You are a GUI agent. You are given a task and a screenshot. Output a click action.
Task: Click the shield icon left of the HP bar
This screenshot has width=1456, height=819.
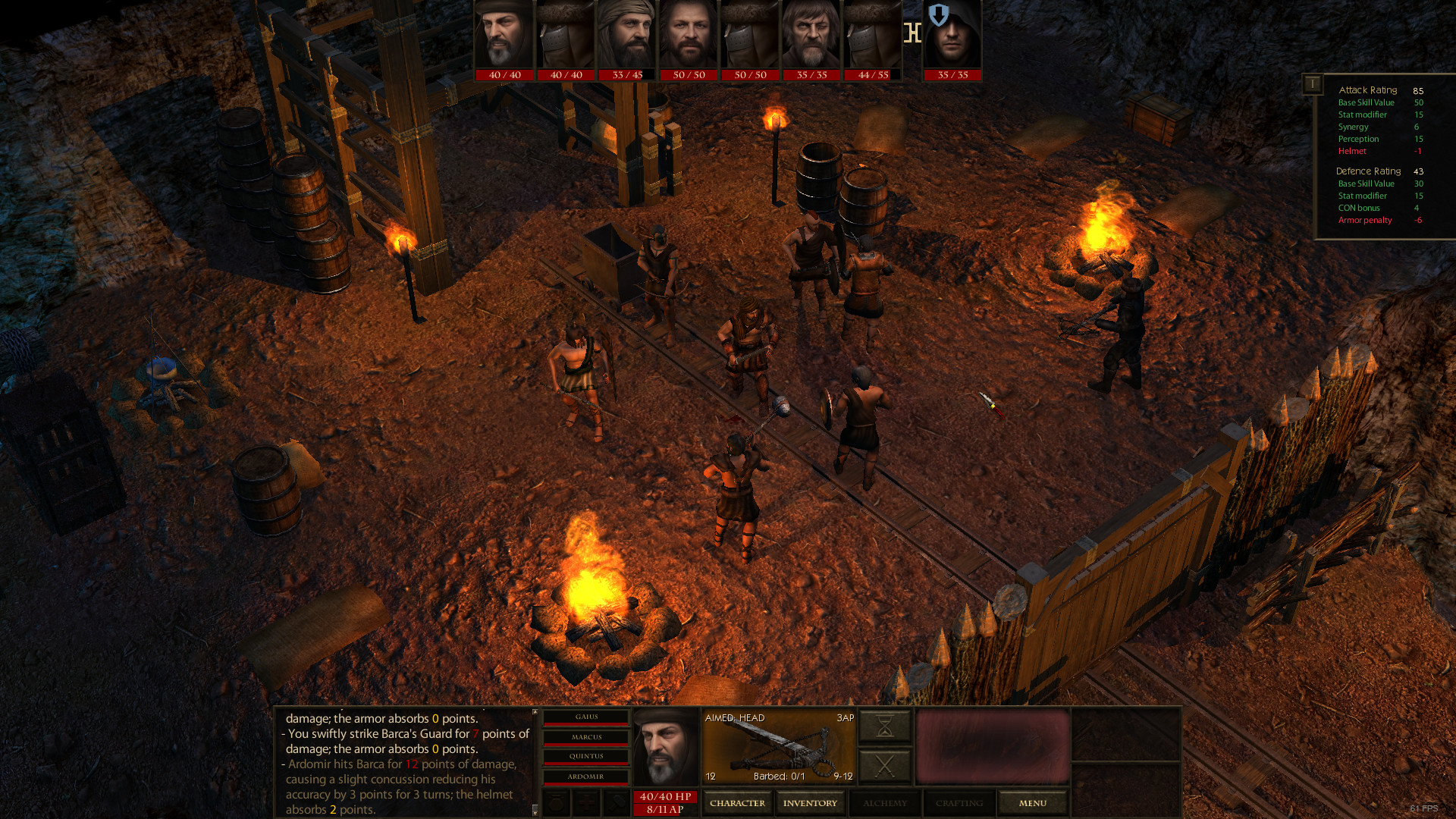[556, 803]
